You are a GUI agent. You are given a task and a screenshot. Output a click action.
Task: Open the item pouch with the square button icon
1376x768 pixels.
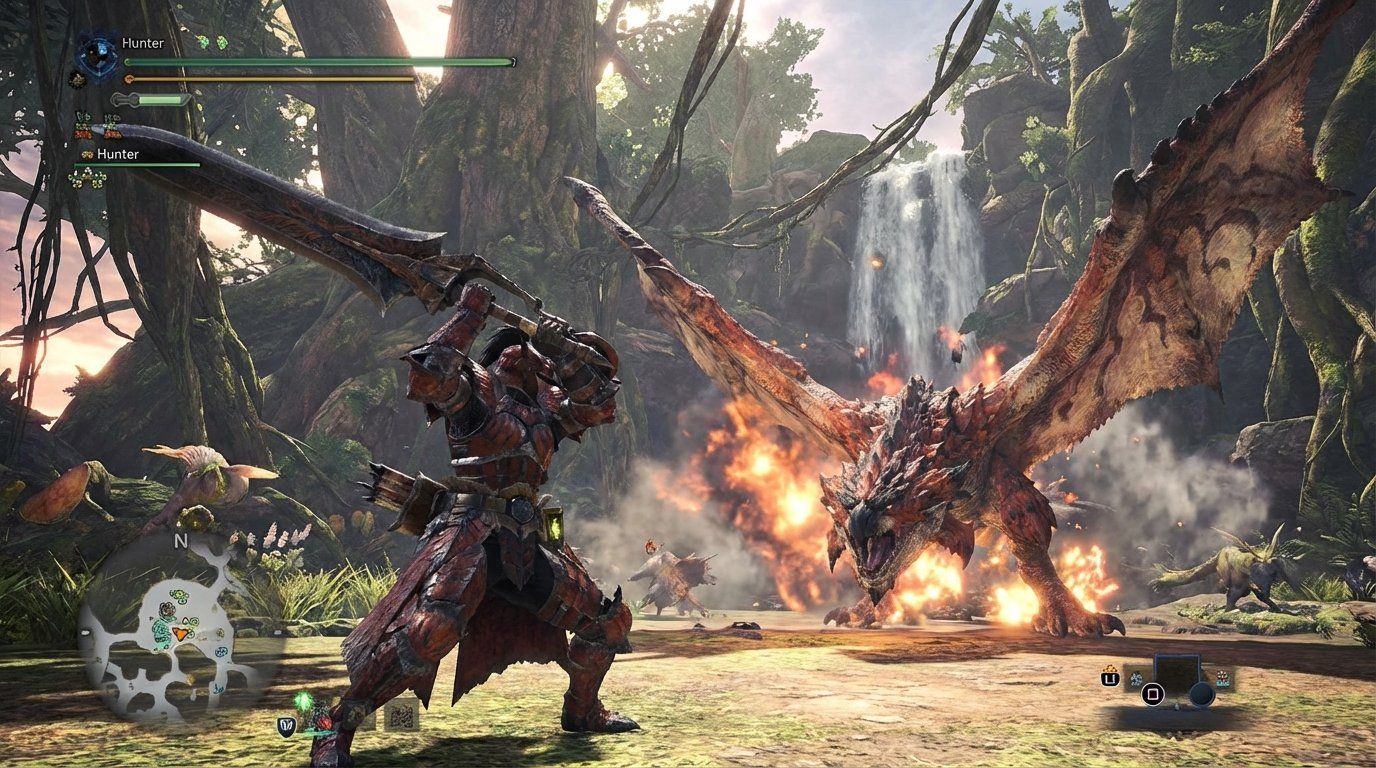(x=1153, y=693)
